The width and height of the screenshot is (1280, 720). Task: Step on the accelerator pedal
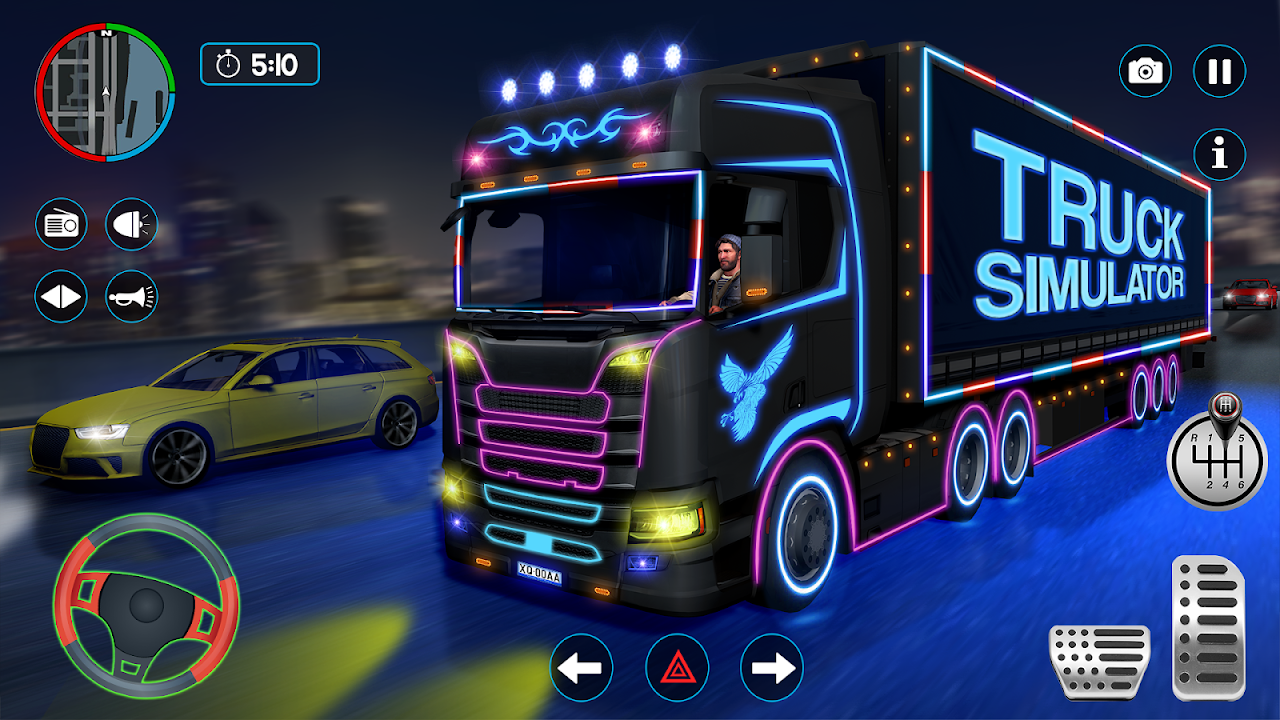pos(1208,626)
